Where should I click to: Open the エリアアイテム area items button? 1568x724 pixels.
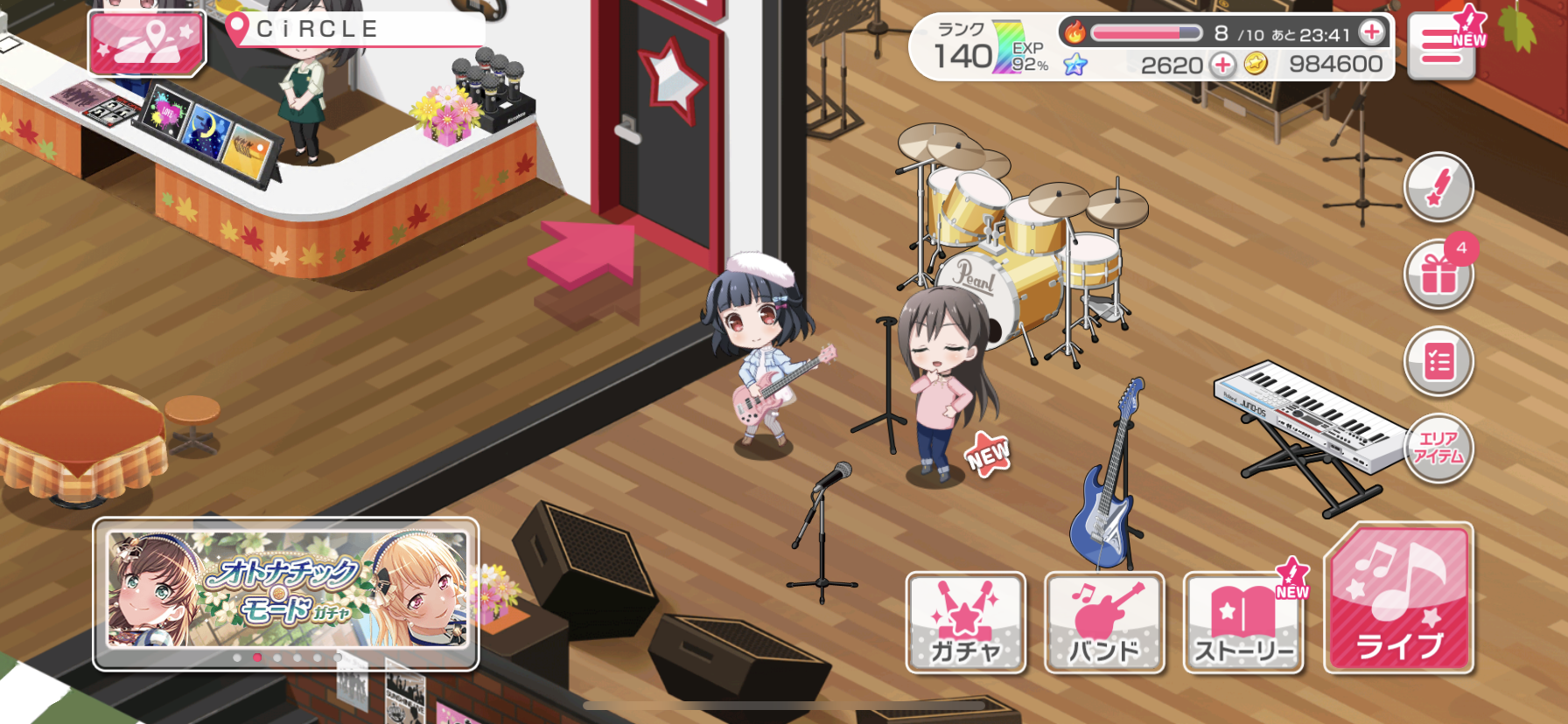tap(1438, 448)
